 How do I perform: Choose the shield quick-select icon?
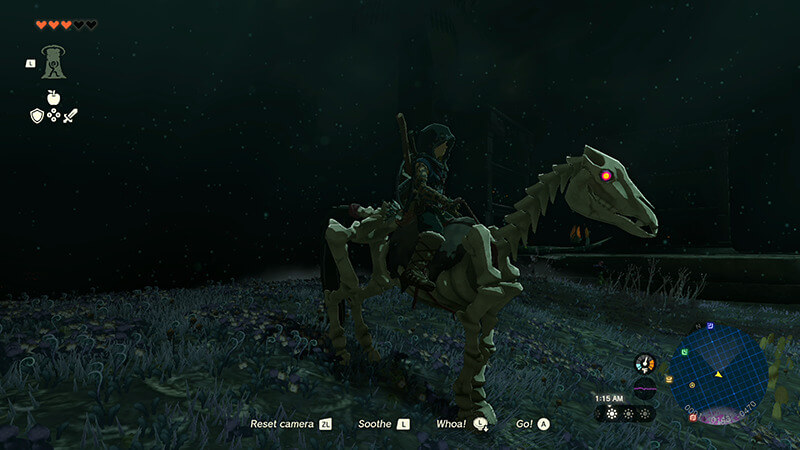point(36,116)
